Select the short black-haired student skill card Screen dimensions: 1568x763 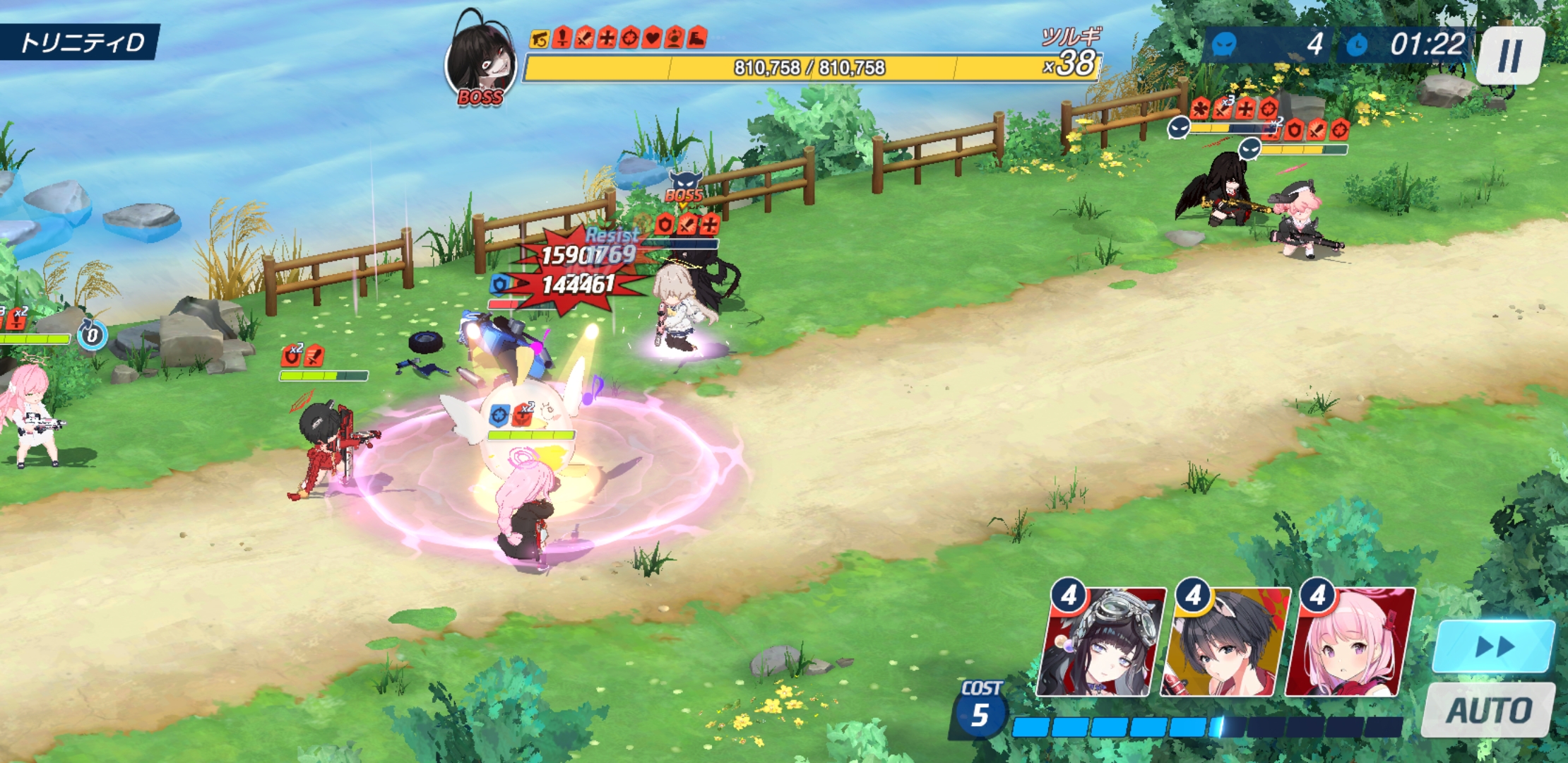pyautogui.click(x=1225, y=643)
